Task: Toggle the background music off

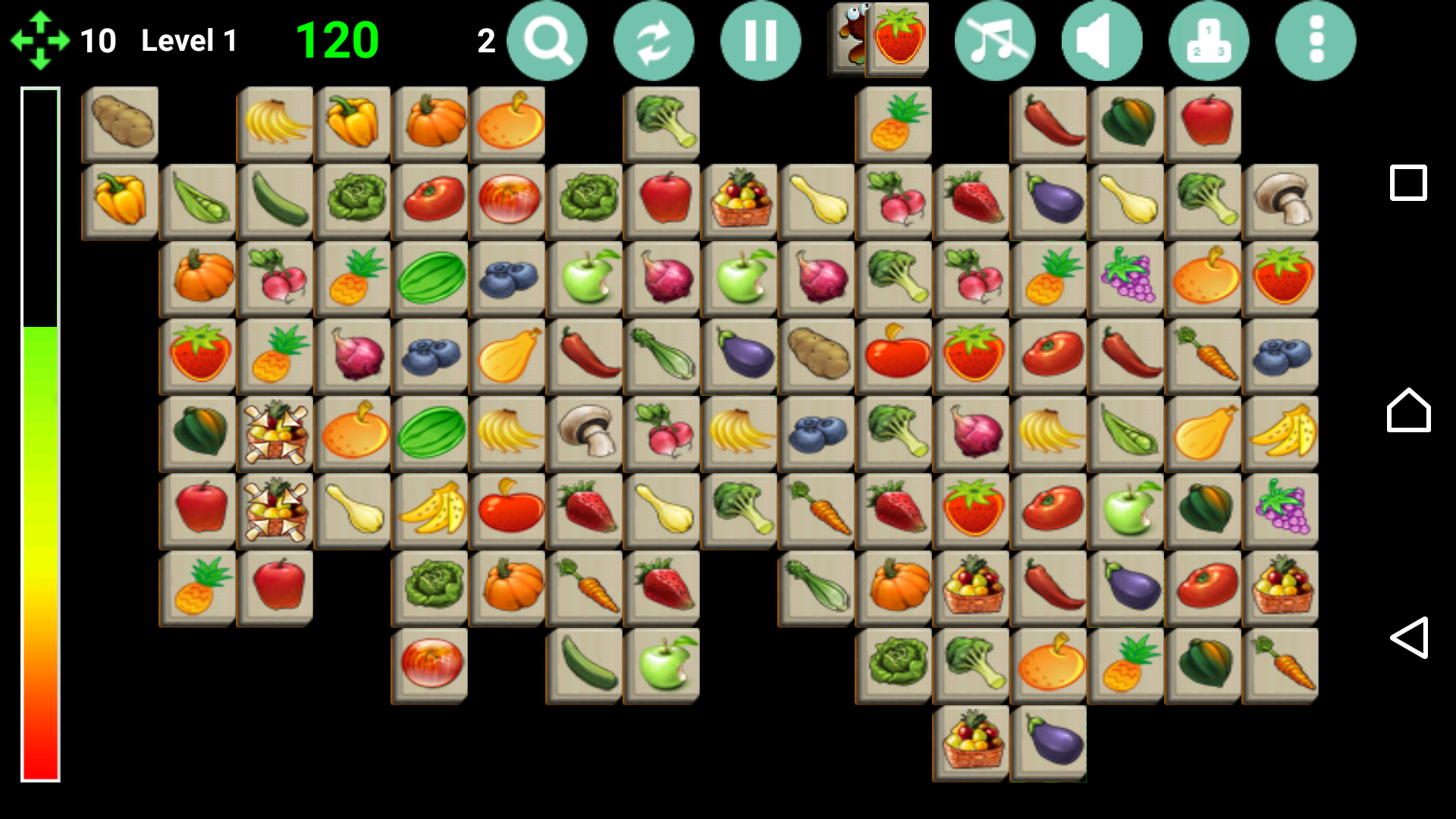Action: point(996,42)
